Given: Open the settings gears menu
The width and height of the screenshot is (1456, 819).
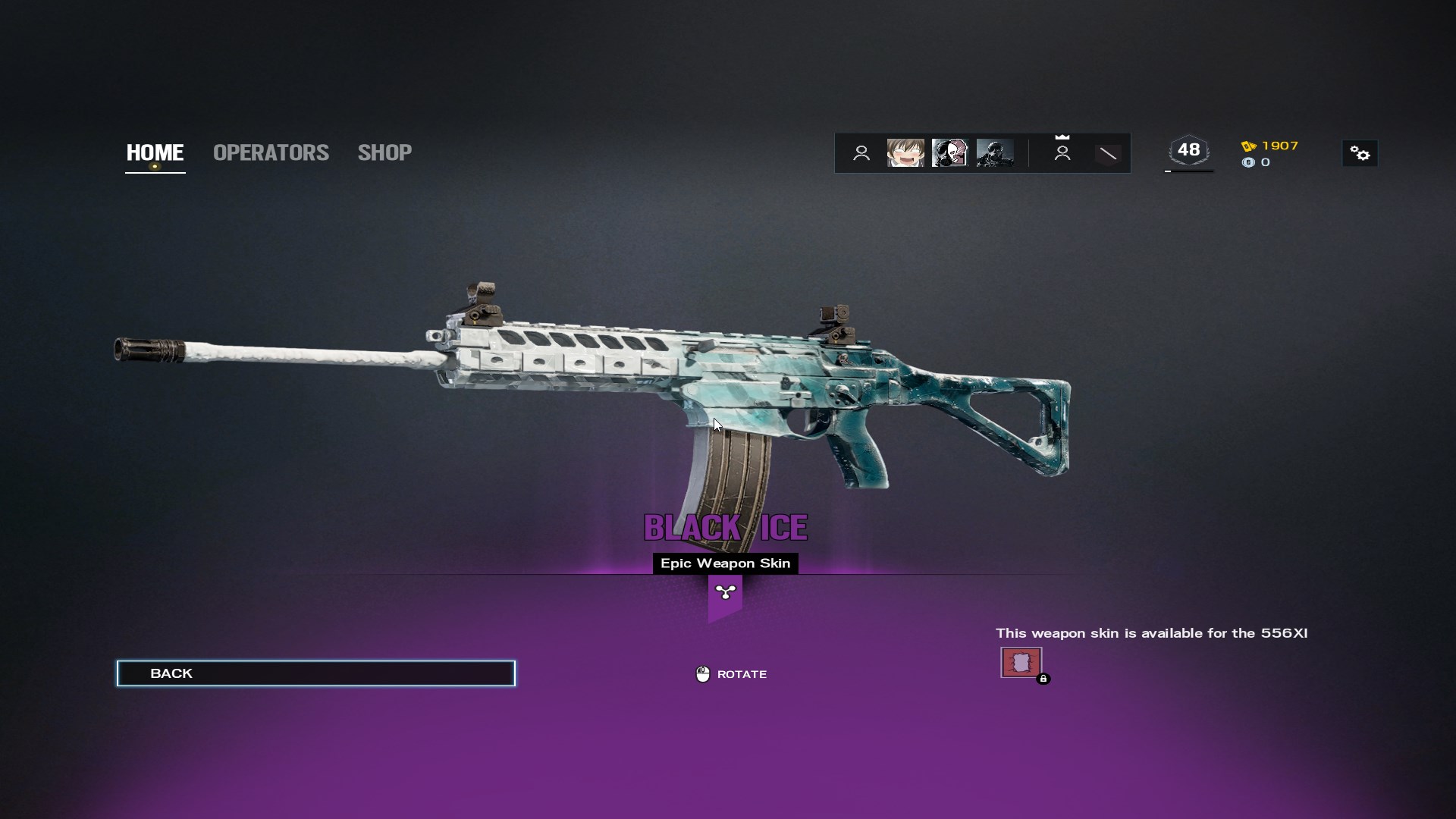Looking at the screenshot, I should click(1360, 154).
